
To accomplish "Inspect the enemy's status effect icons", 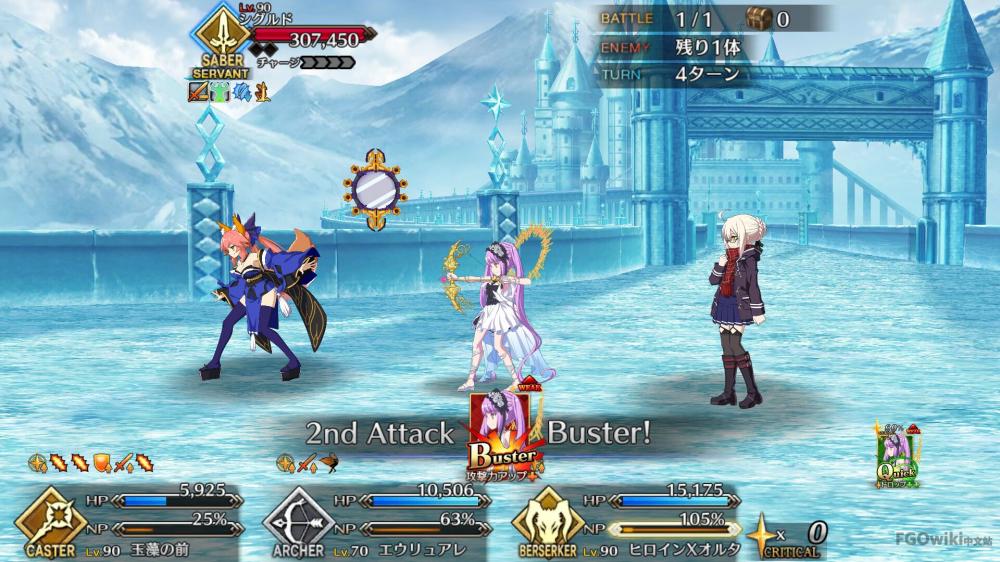I will tap(229, 93).
